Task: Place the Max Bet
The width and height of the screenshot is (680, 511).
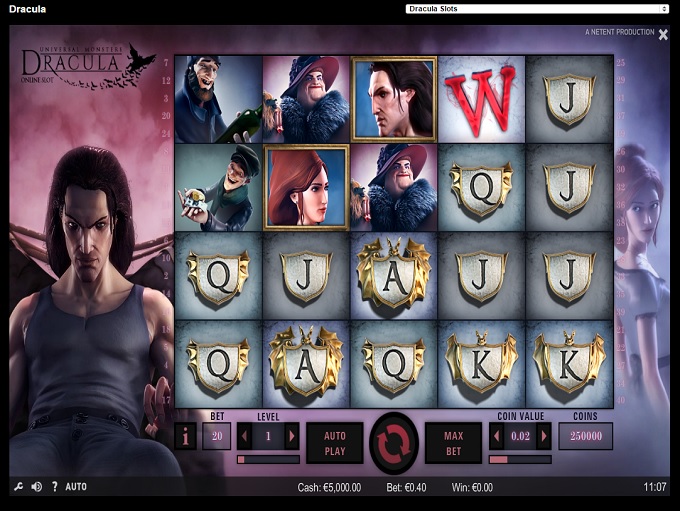Action: 454,442
